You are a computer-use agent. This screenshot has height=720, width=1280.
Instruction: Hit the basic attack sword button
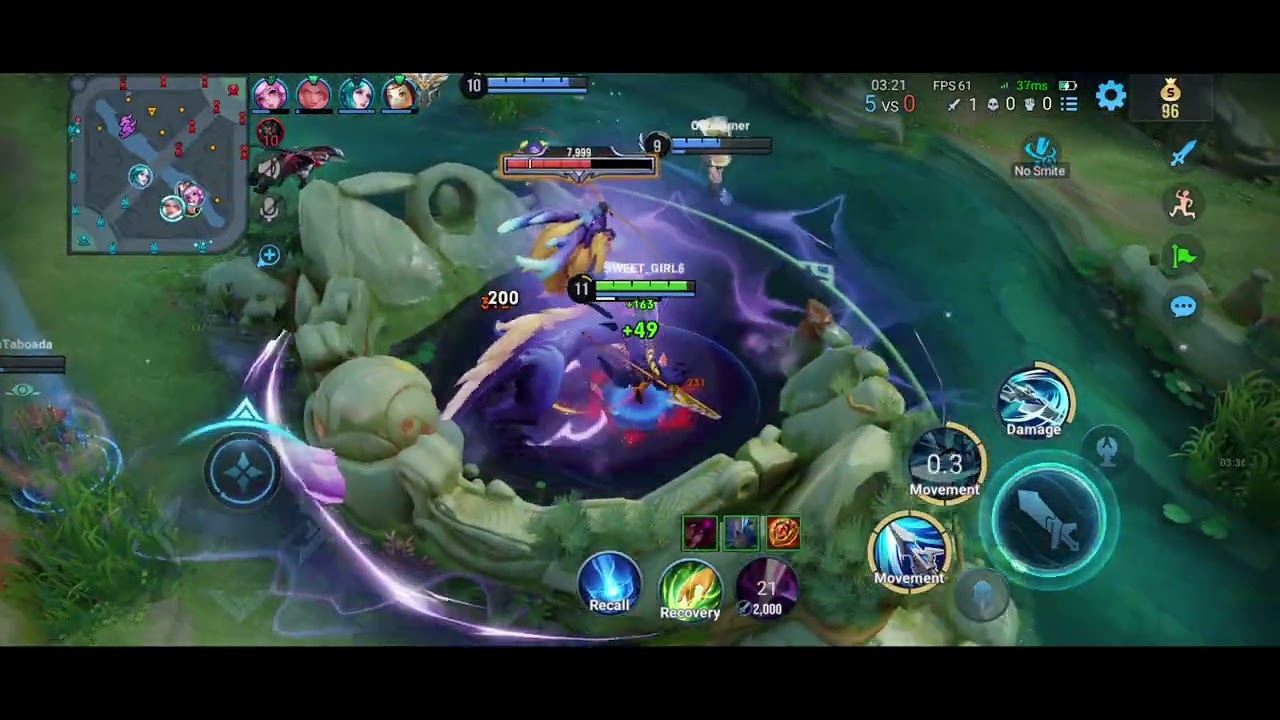tap(1048, 521)
